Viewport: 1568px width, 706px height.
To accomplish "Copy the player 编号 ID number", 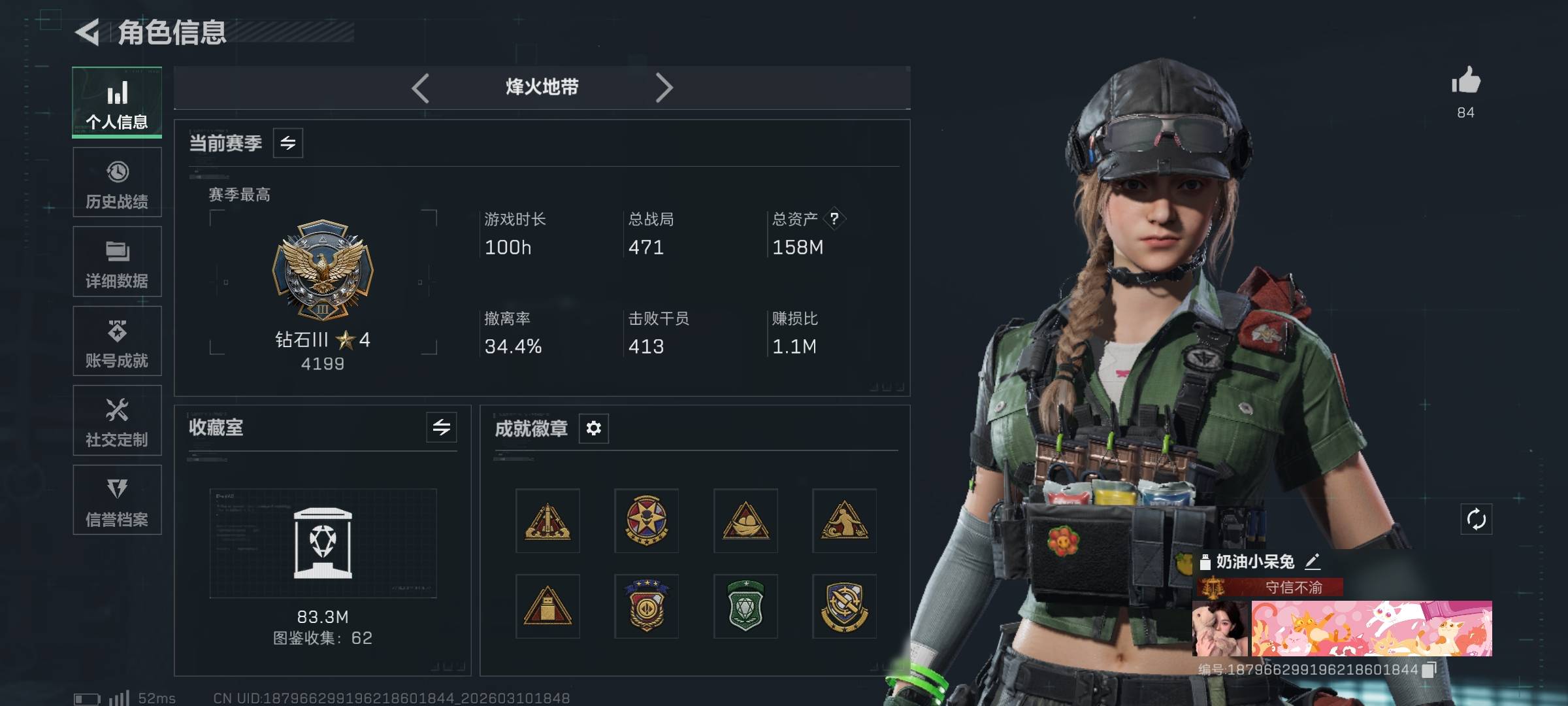I will click(1429, 669).
